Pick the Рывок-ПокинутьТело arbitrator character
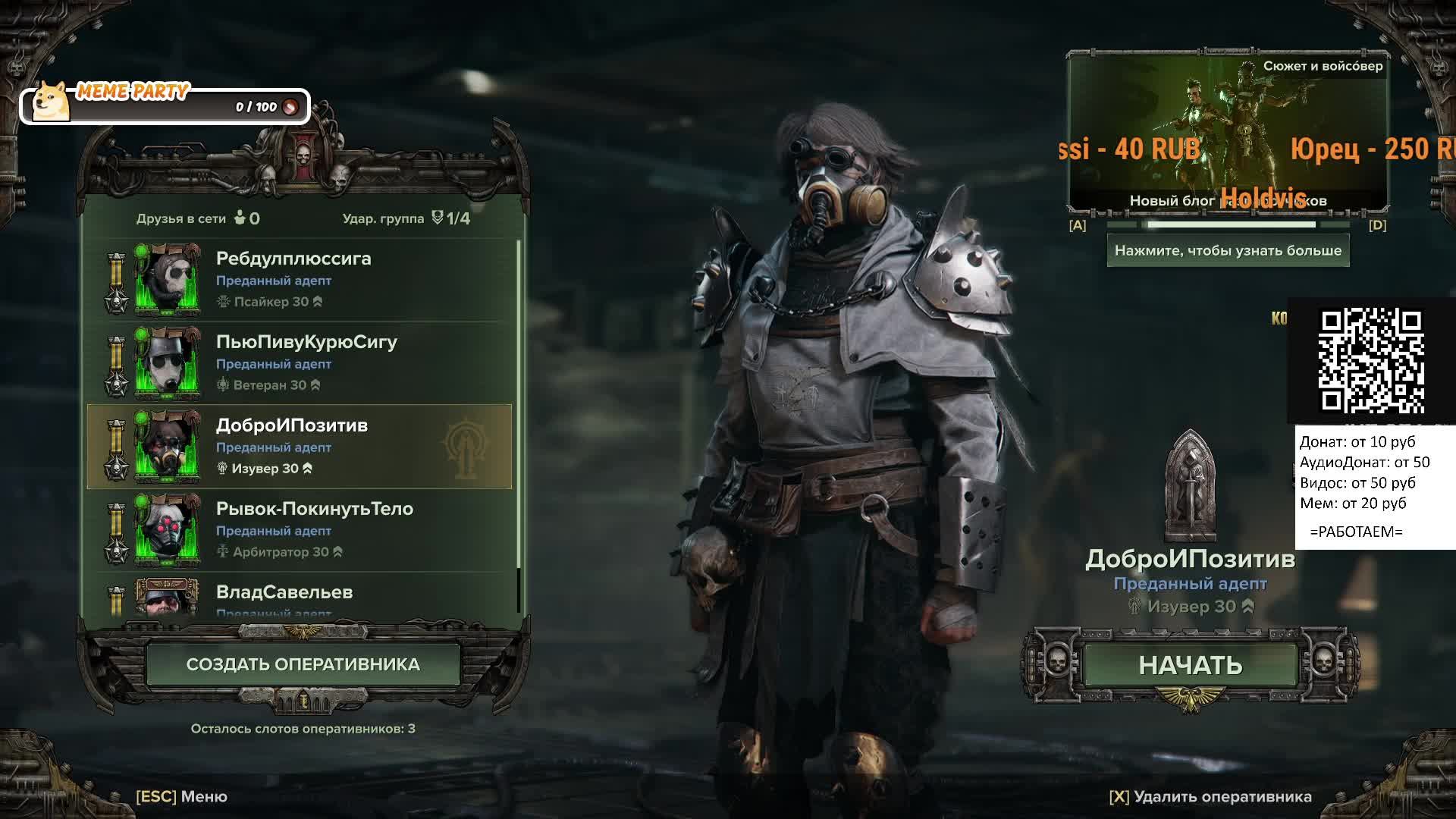This screenshot has height=819, width=1456. 300,529
